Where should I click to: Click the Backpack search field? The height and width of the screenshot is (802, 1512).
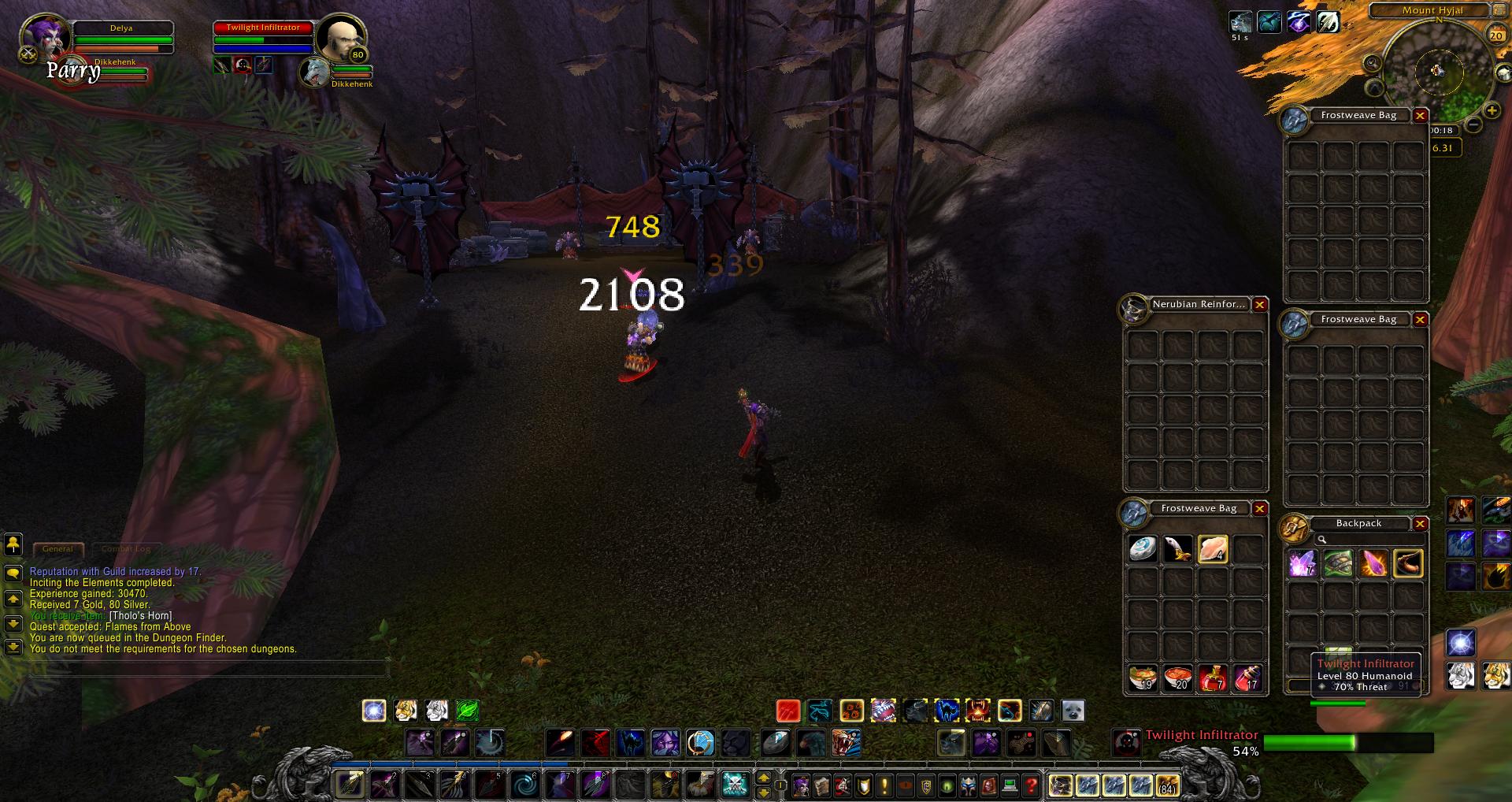(1366, 540)
